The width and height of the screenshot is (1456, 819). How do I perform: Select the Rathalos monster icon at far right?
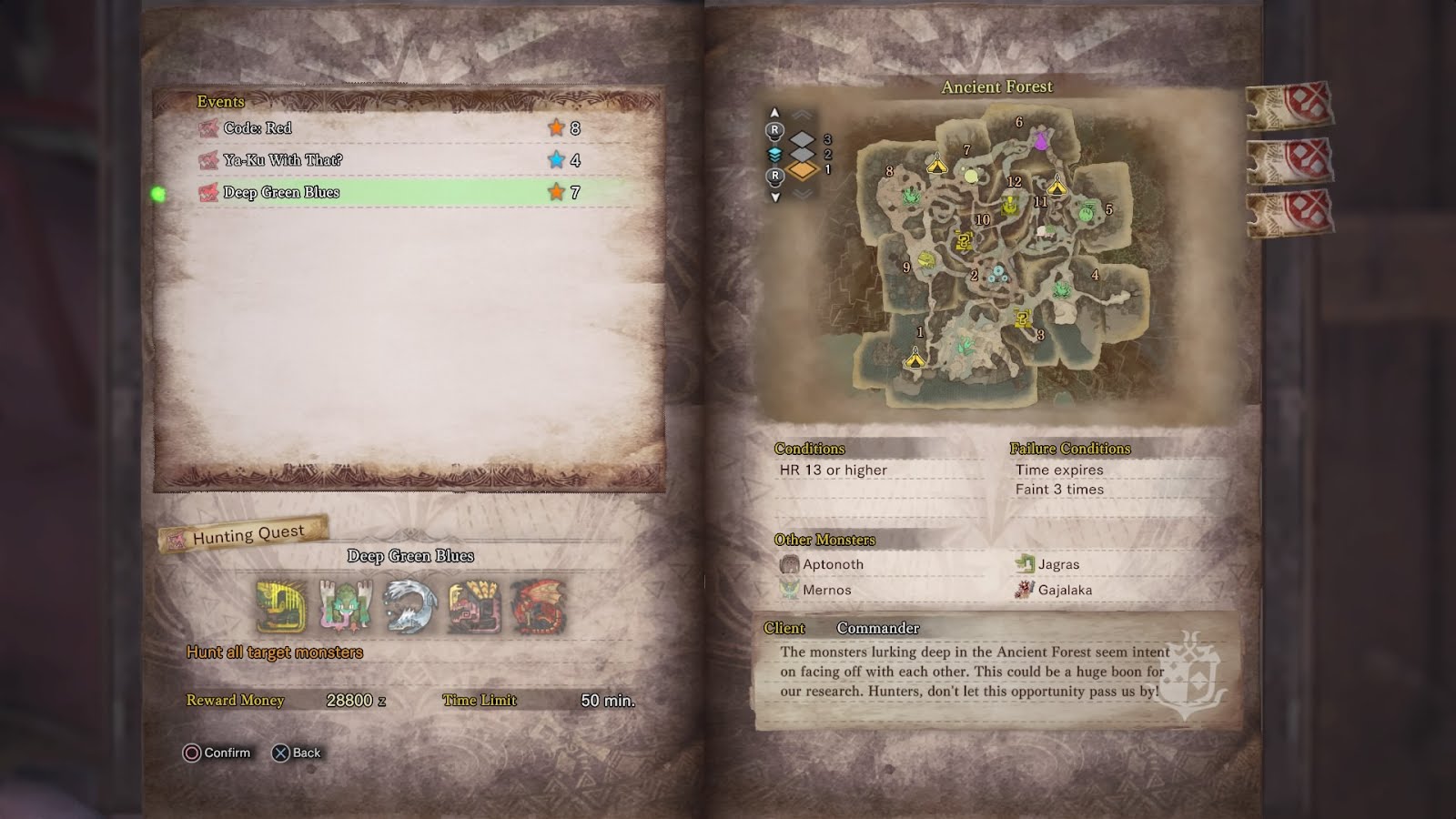point(539,602)
